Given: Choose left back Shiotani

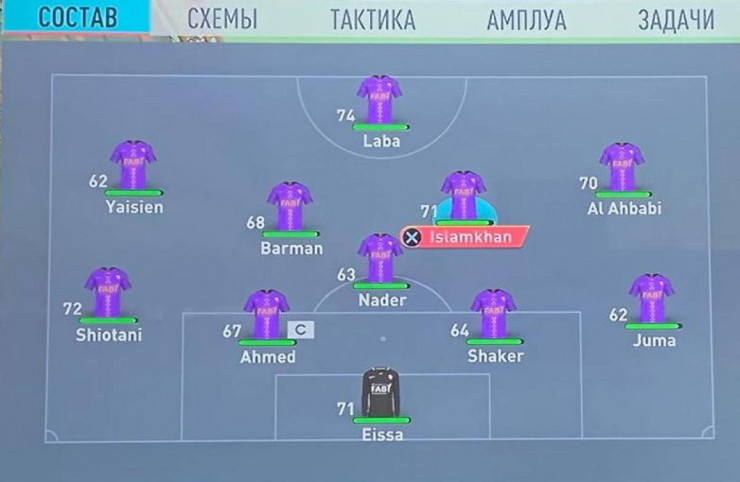Looking at the screenshot, I should coord(107,293).
